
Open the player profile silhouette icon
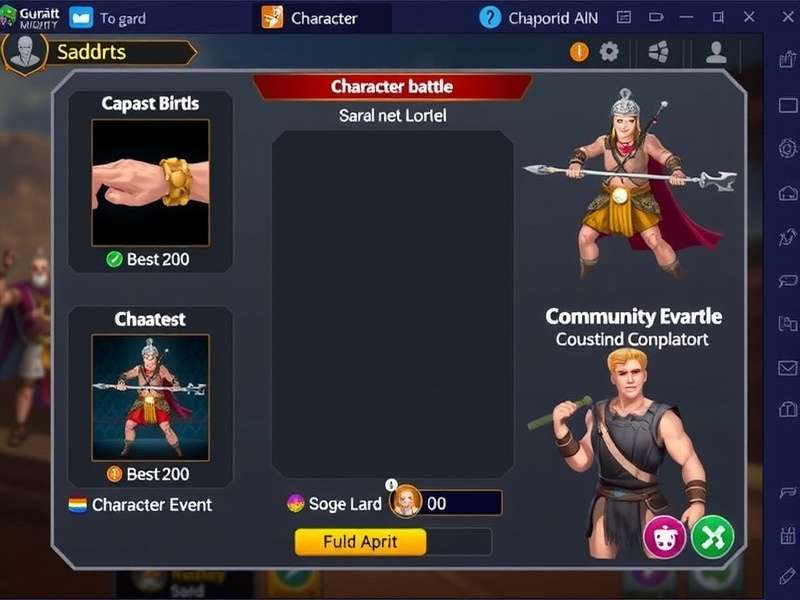pyautogui.click(x=716, y=53)
